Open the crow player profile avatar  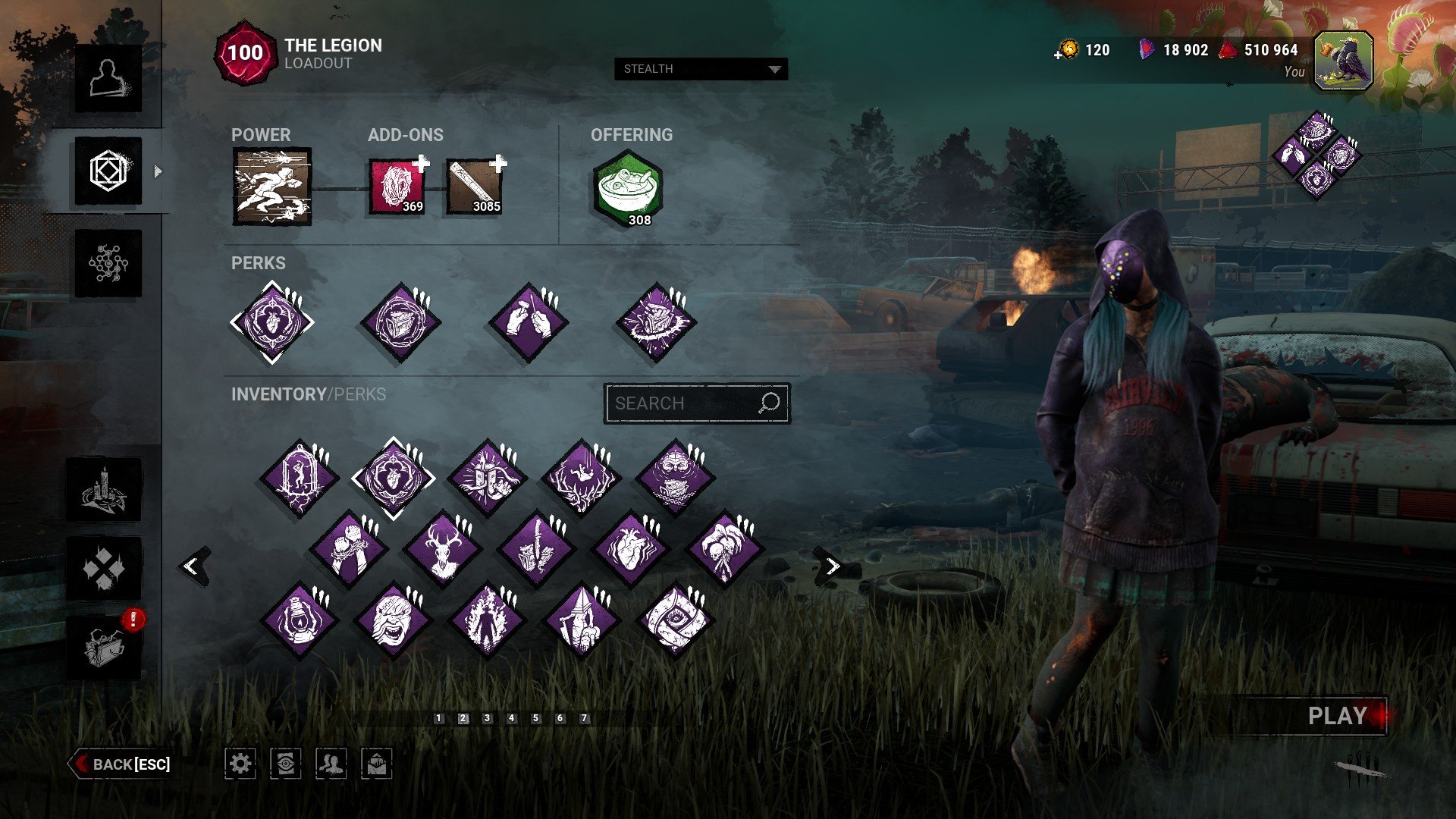click(x=1343, y=61)
